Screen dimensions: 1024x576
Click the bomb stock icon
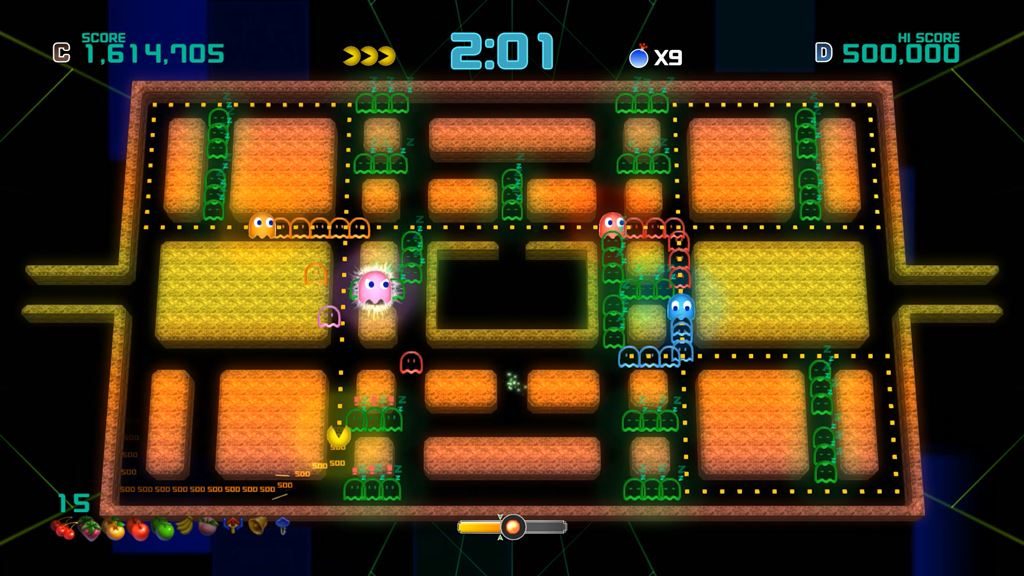point(639,57)
